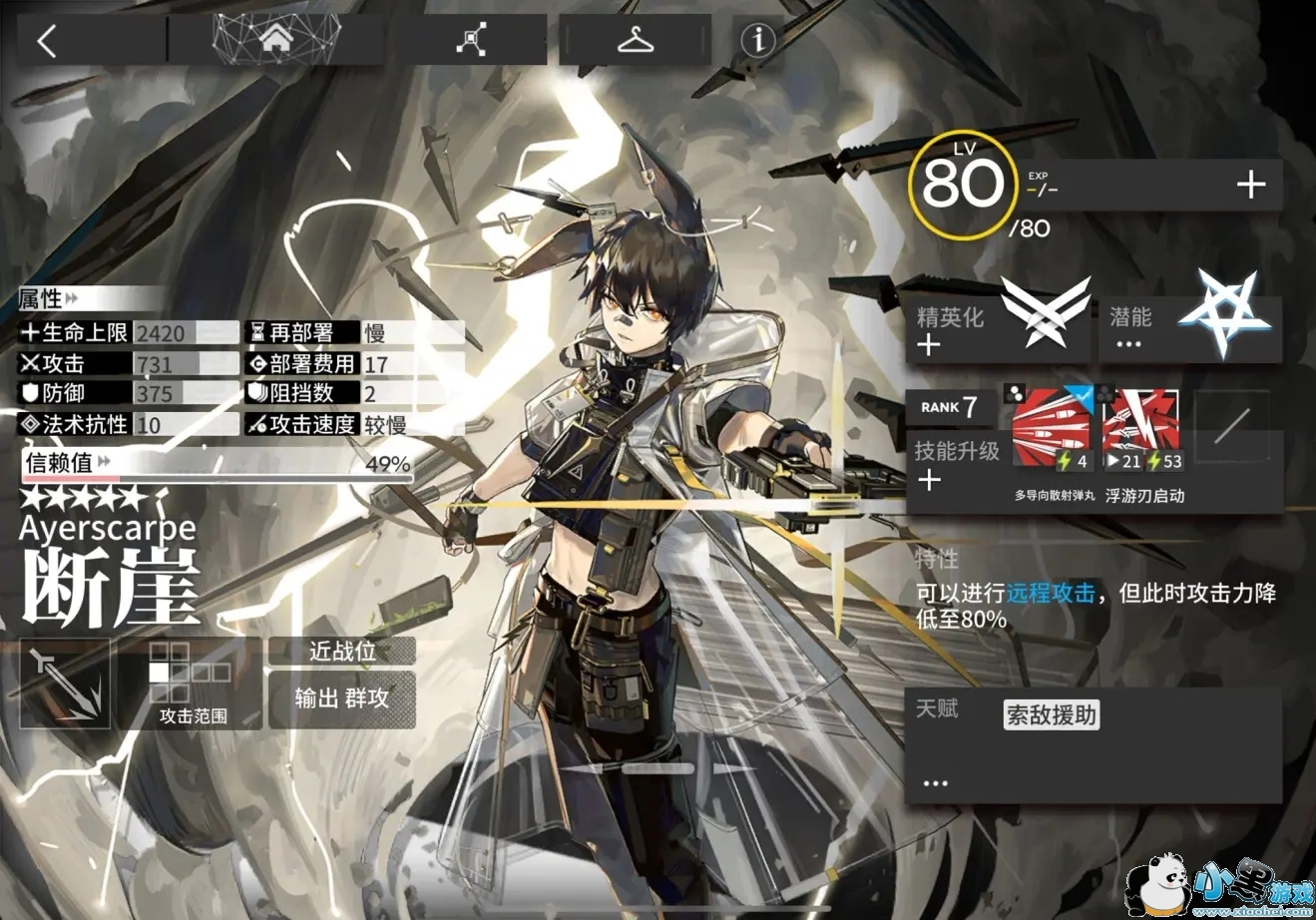Click the empty third skill slot
Screen dimensions: 1316x920
[1231, 428]
